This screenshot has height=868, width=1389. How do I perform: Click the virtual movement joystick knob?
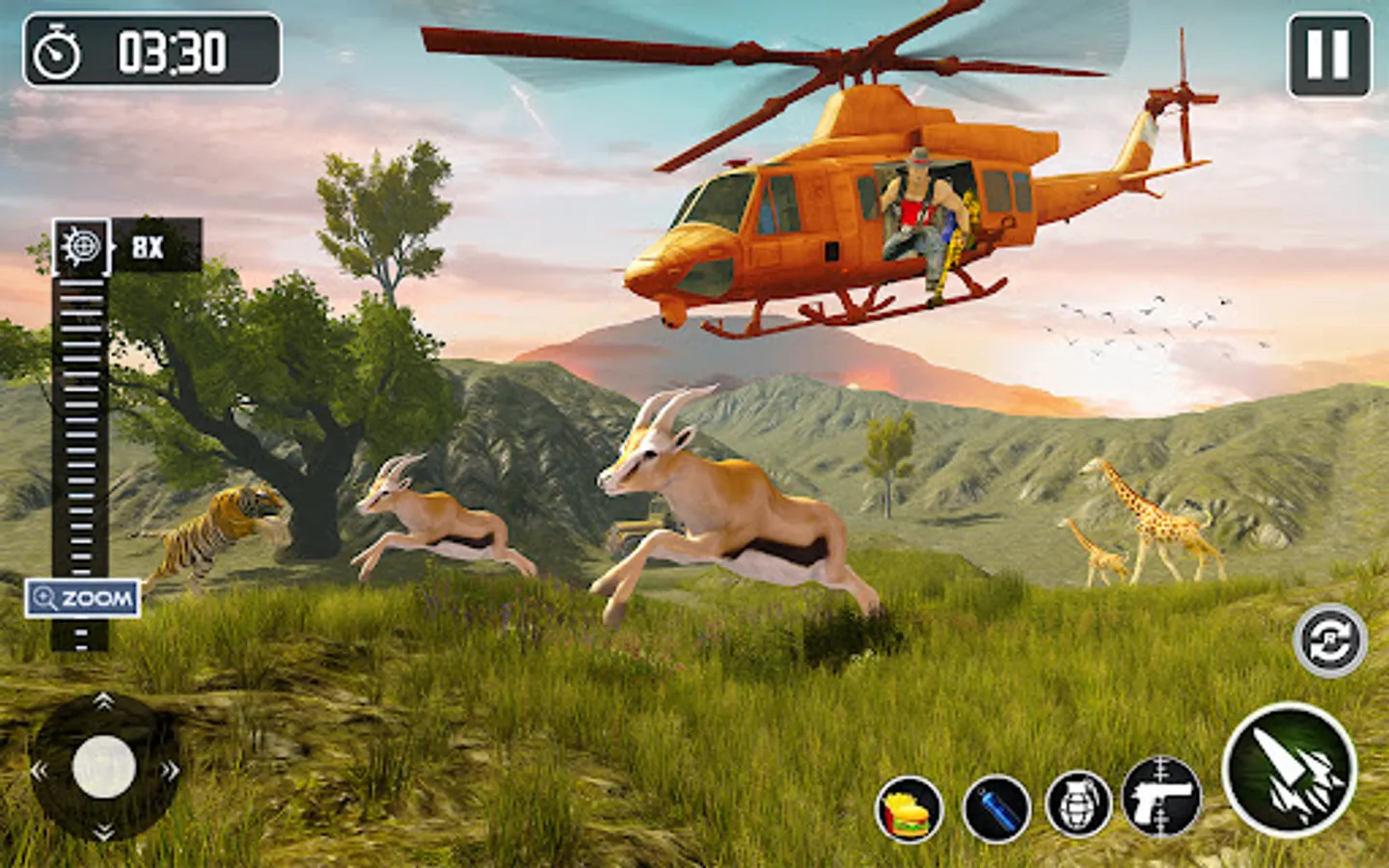coord(104,768)
